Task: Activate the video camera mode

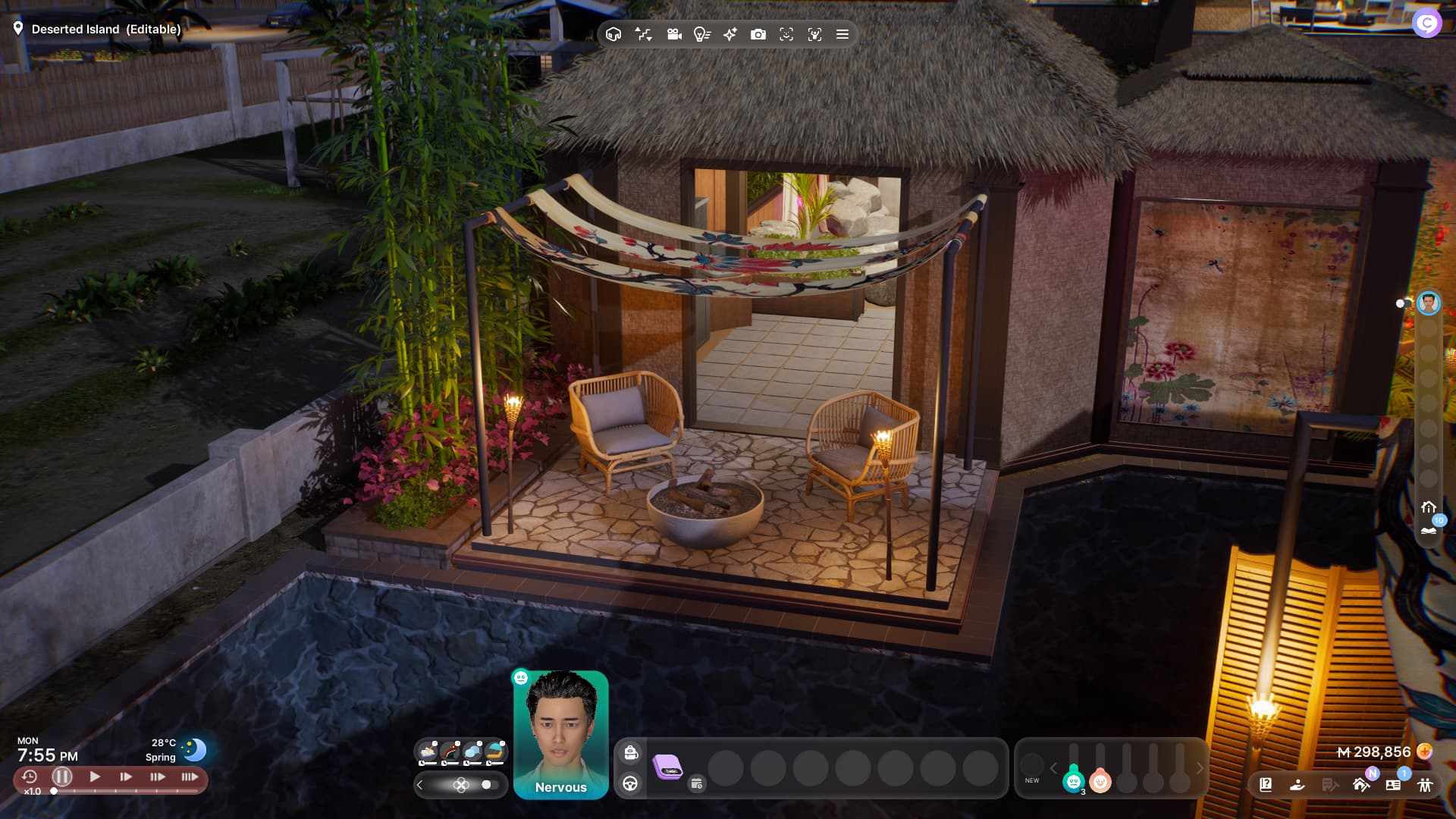Action: [x=673, y=34]
